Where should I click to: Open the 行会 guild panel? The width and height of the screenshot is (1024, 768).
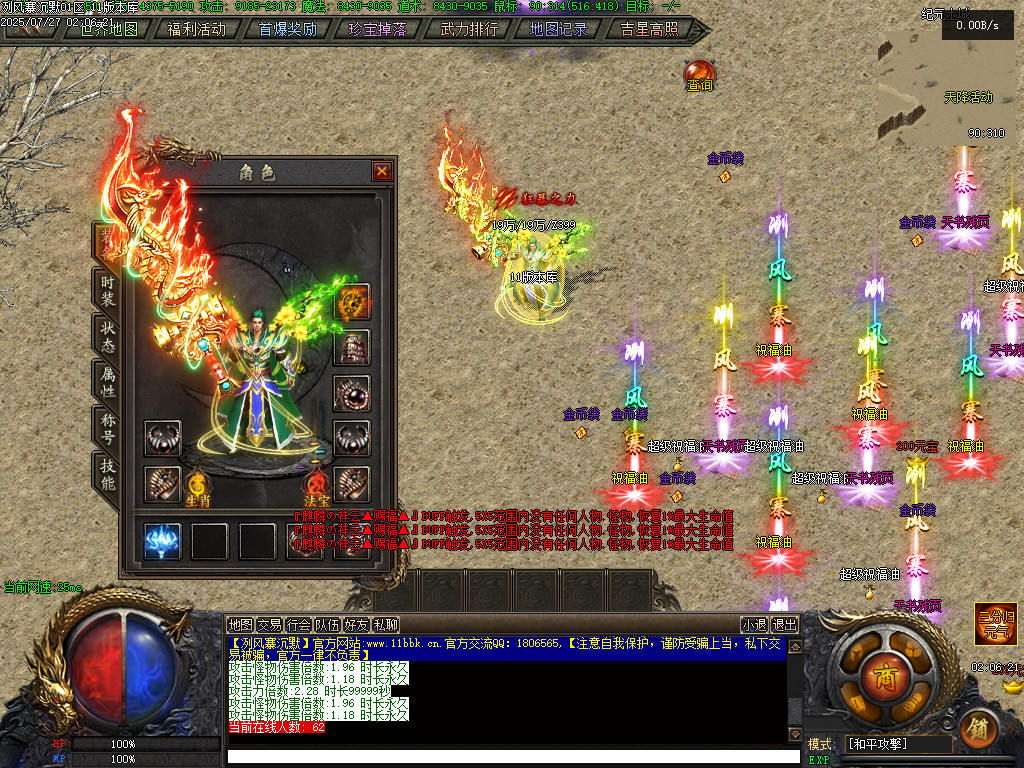click(x=298, y=625)
